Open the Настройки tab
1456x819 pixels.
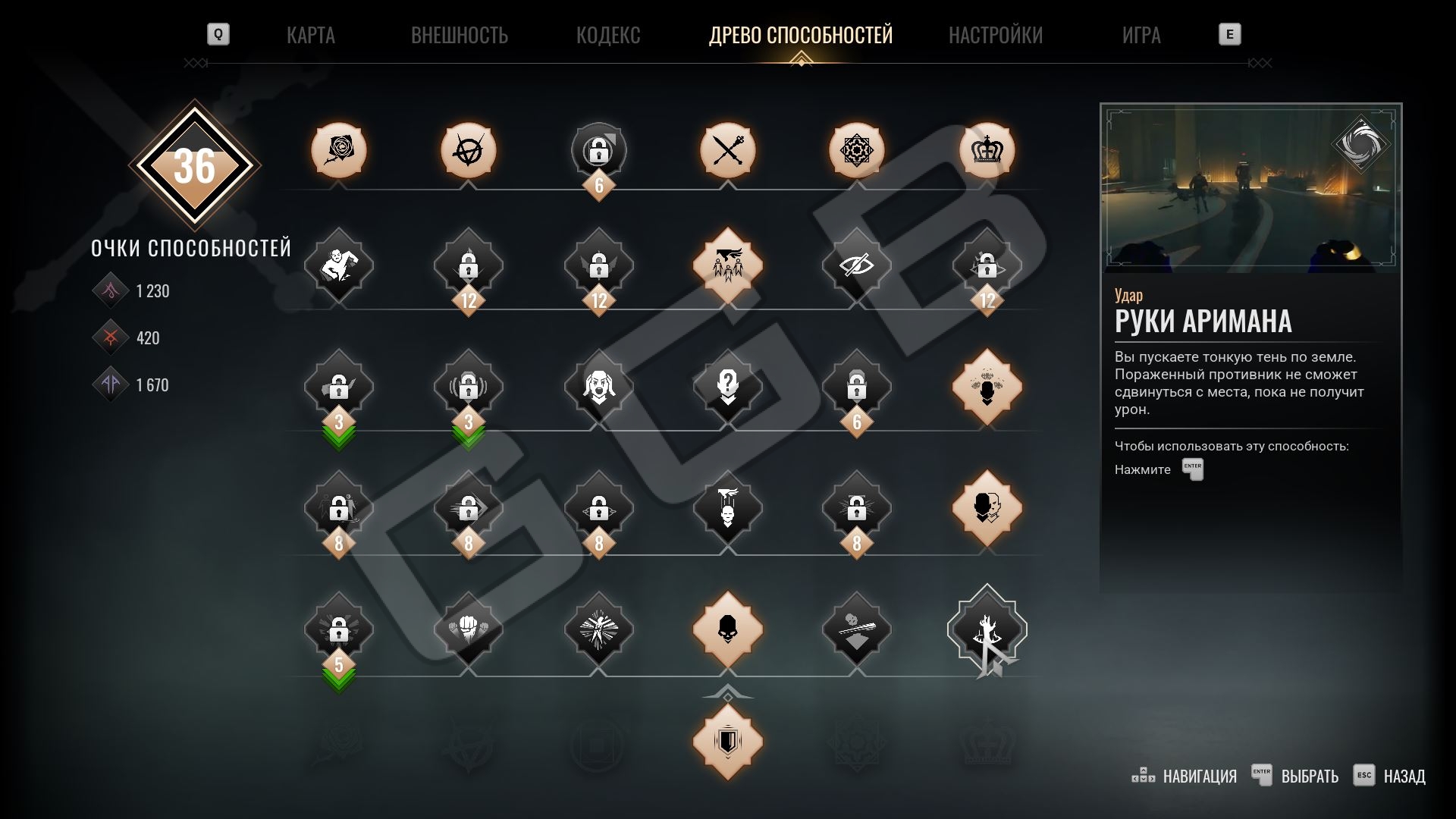point(996,35)
